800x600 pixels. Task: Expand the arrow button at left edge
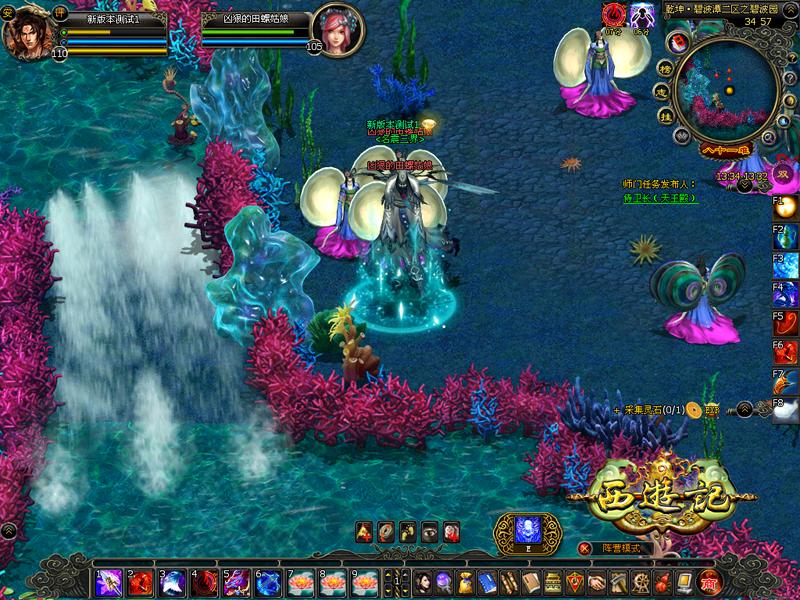coord(8,531)
